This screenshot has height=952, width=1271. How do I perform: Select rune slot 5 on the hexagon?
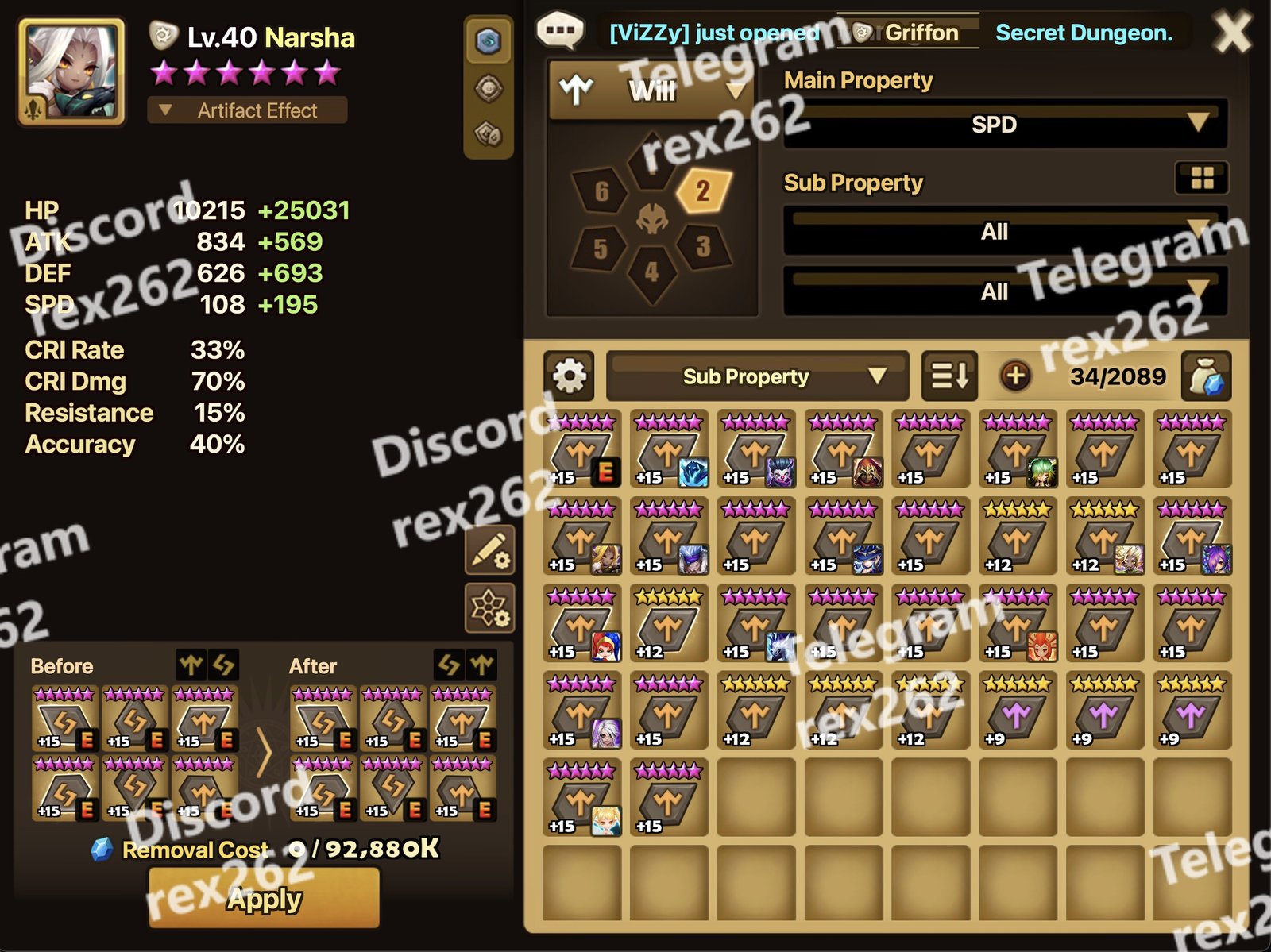click(x=601, y=249)
